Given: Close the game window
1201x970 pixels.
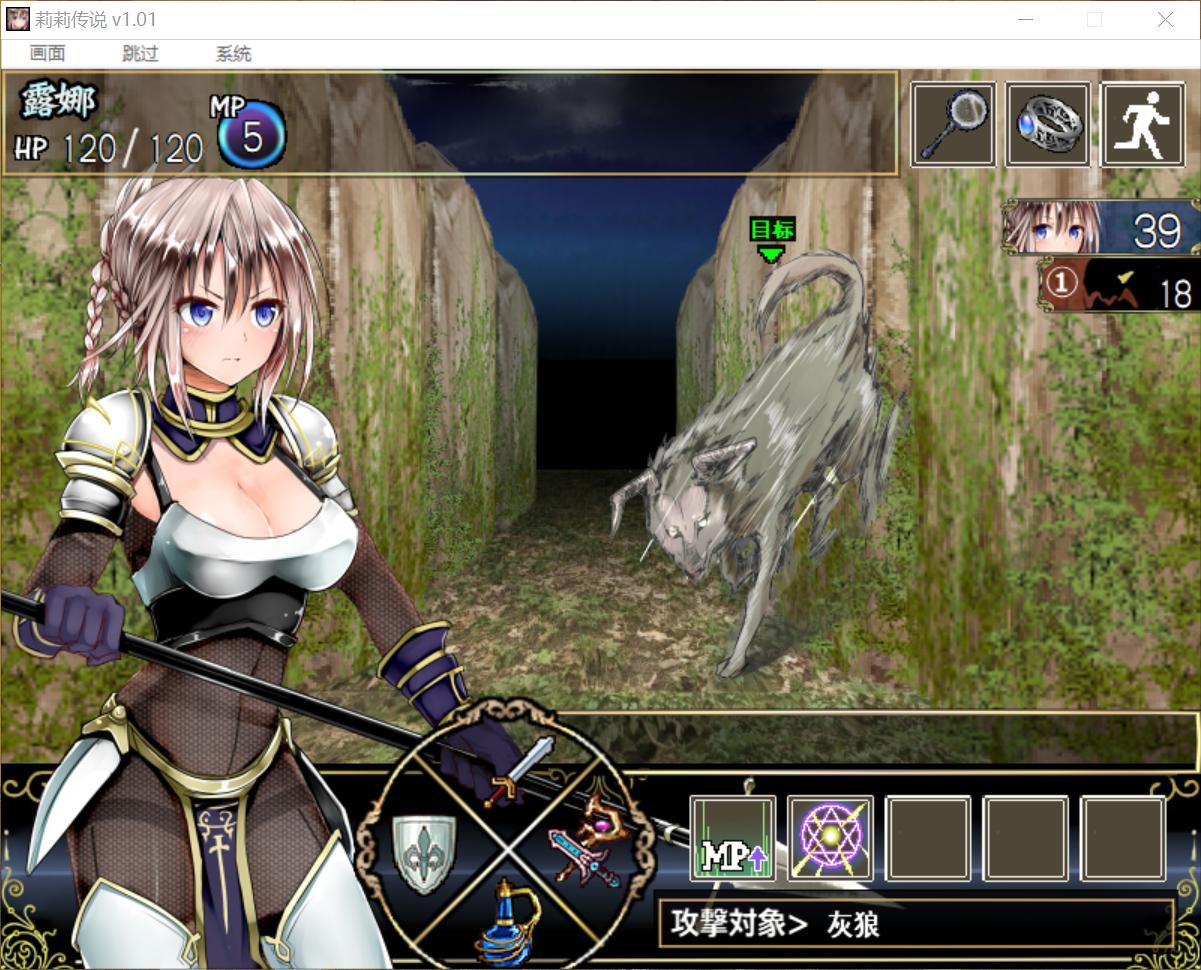Looking at the screenshot, I should point(1165,20).
